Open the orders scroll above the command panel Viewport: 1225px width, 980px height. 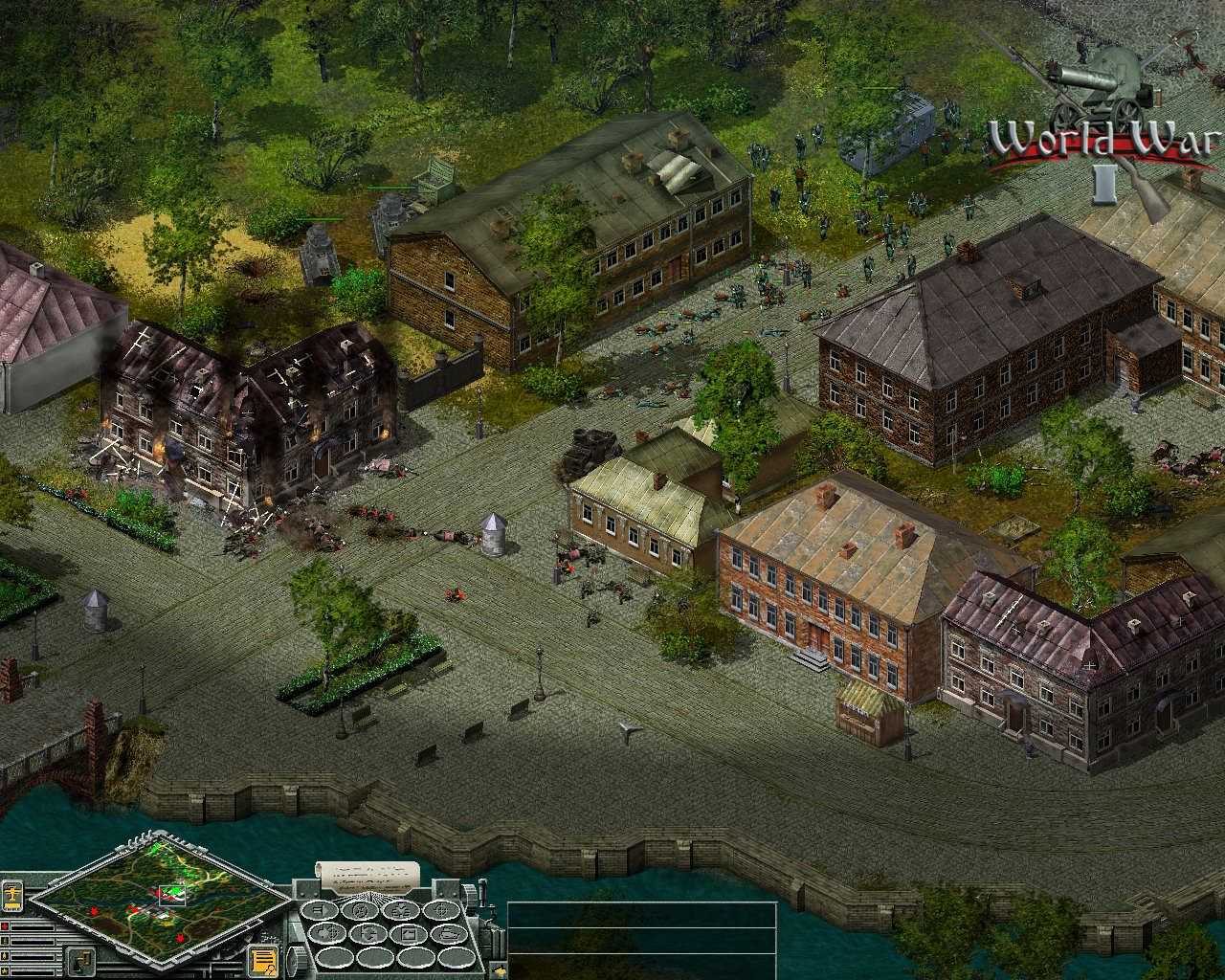(367, 876)
